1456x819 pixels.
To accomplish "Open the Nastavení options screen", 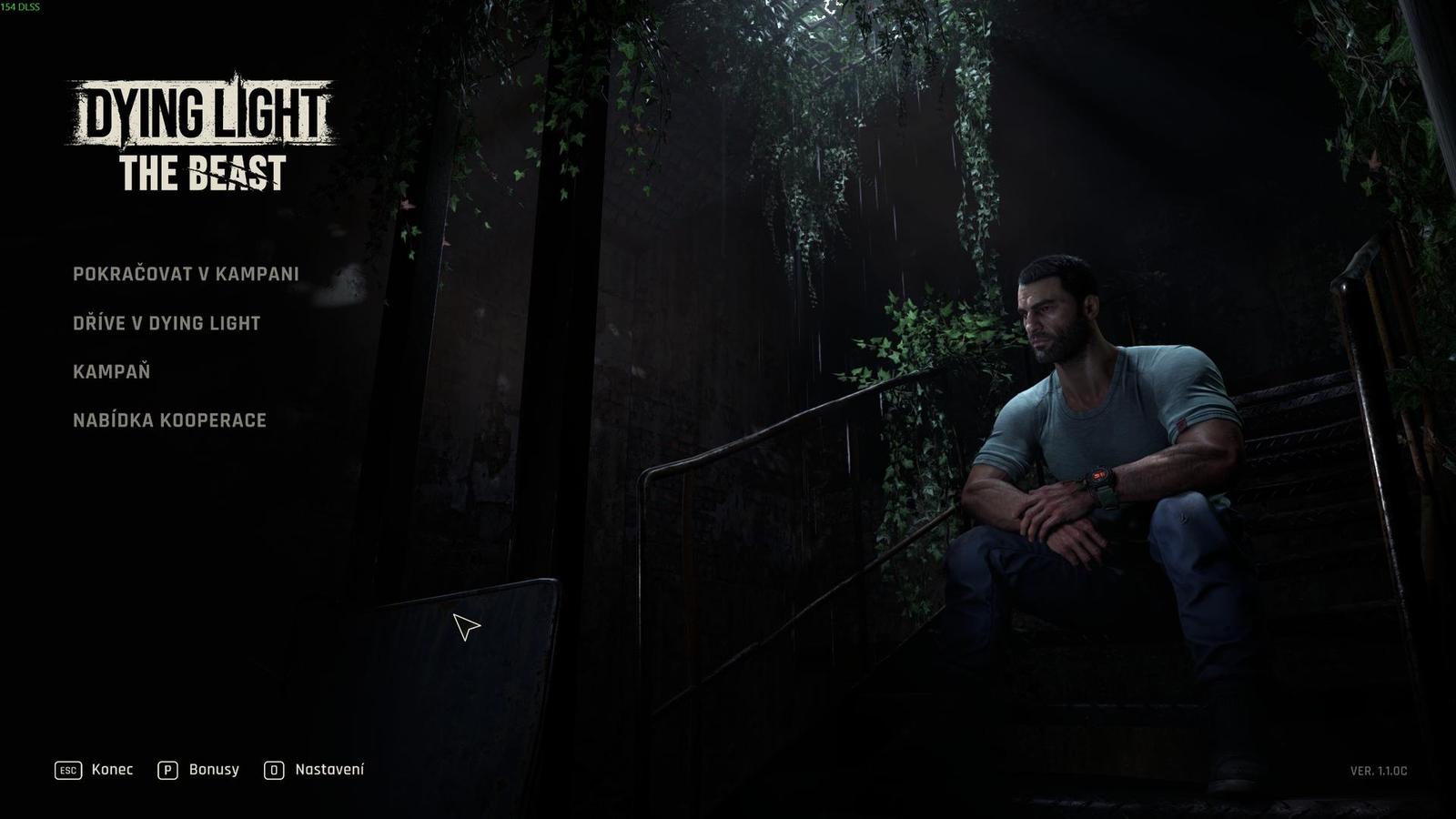I will (x=329, y=769).
